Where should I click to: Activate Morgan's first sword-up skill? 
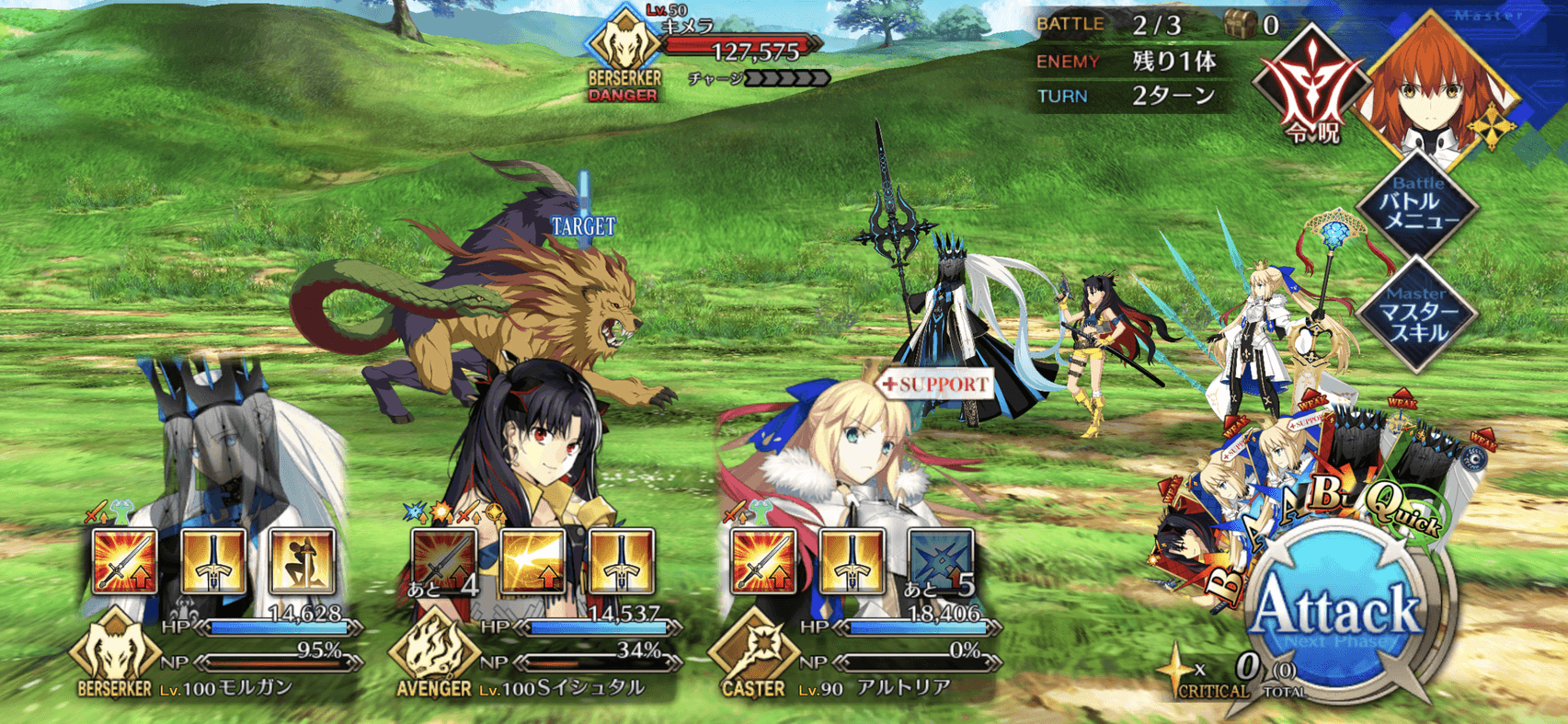point(125,561)
